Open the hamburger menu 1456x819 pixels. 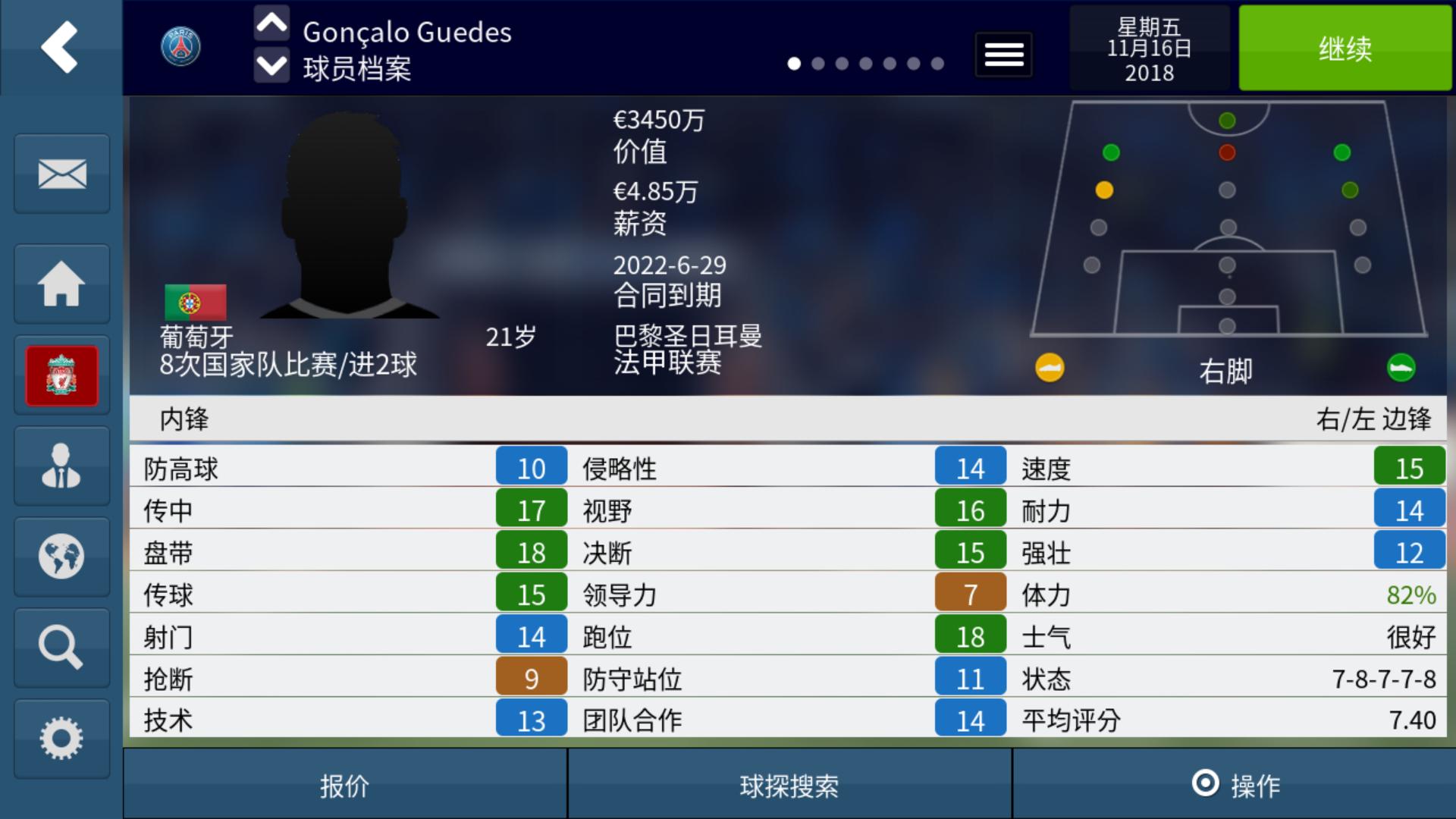pyautogui.click(x=1003, y=55)
